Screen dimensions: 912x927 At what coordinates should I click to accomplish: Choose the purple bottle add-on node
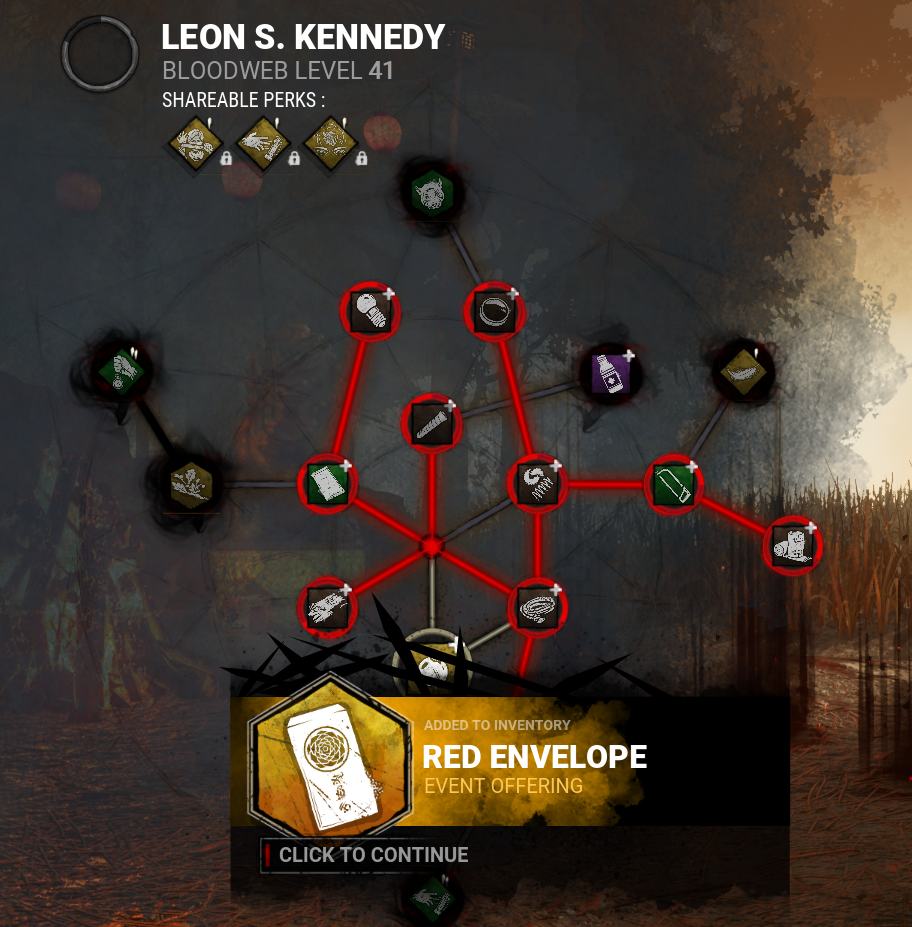coord(610,374)
